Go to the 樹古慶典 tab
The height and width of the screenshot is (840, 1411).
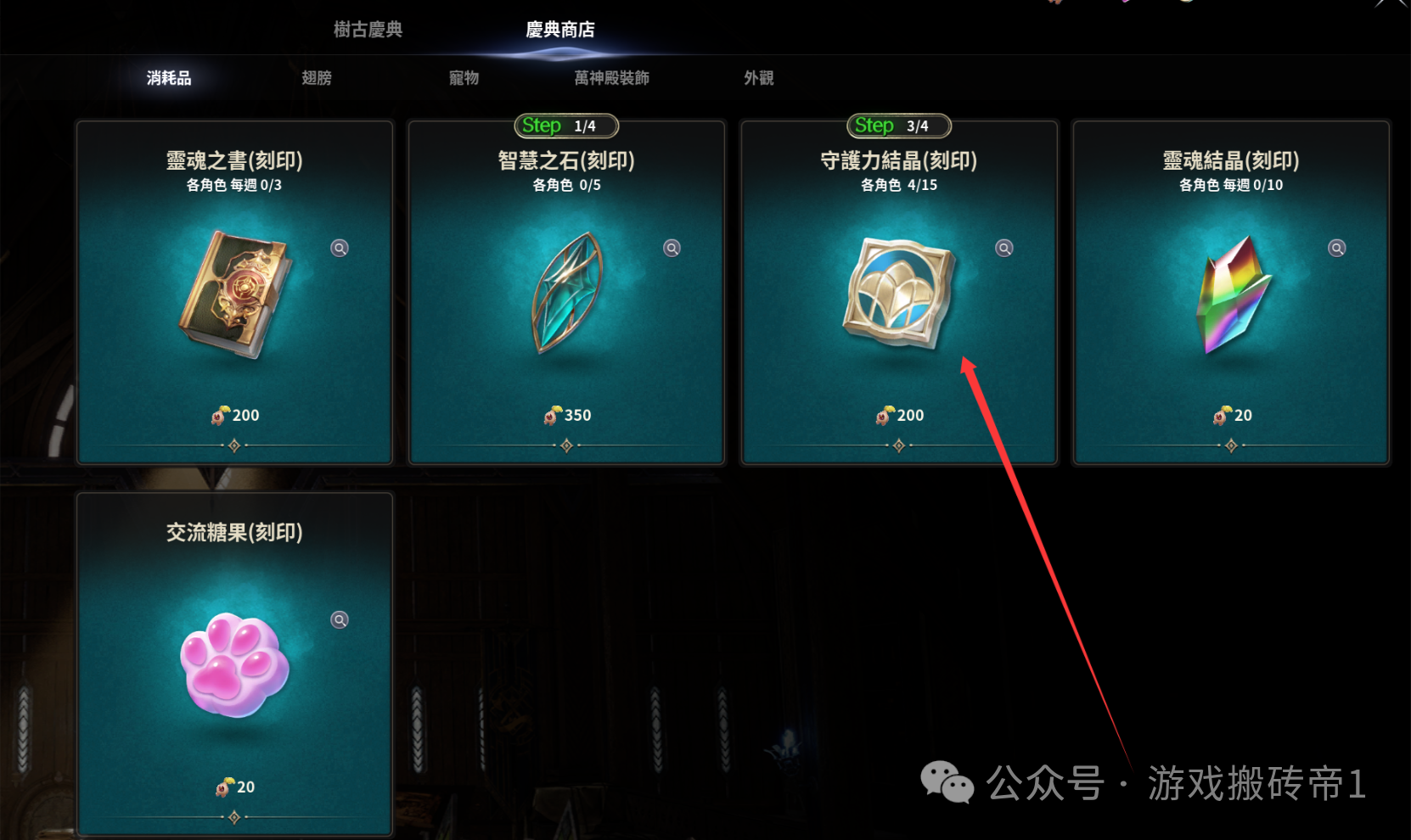pyautogui.click(x=366, y=29)
